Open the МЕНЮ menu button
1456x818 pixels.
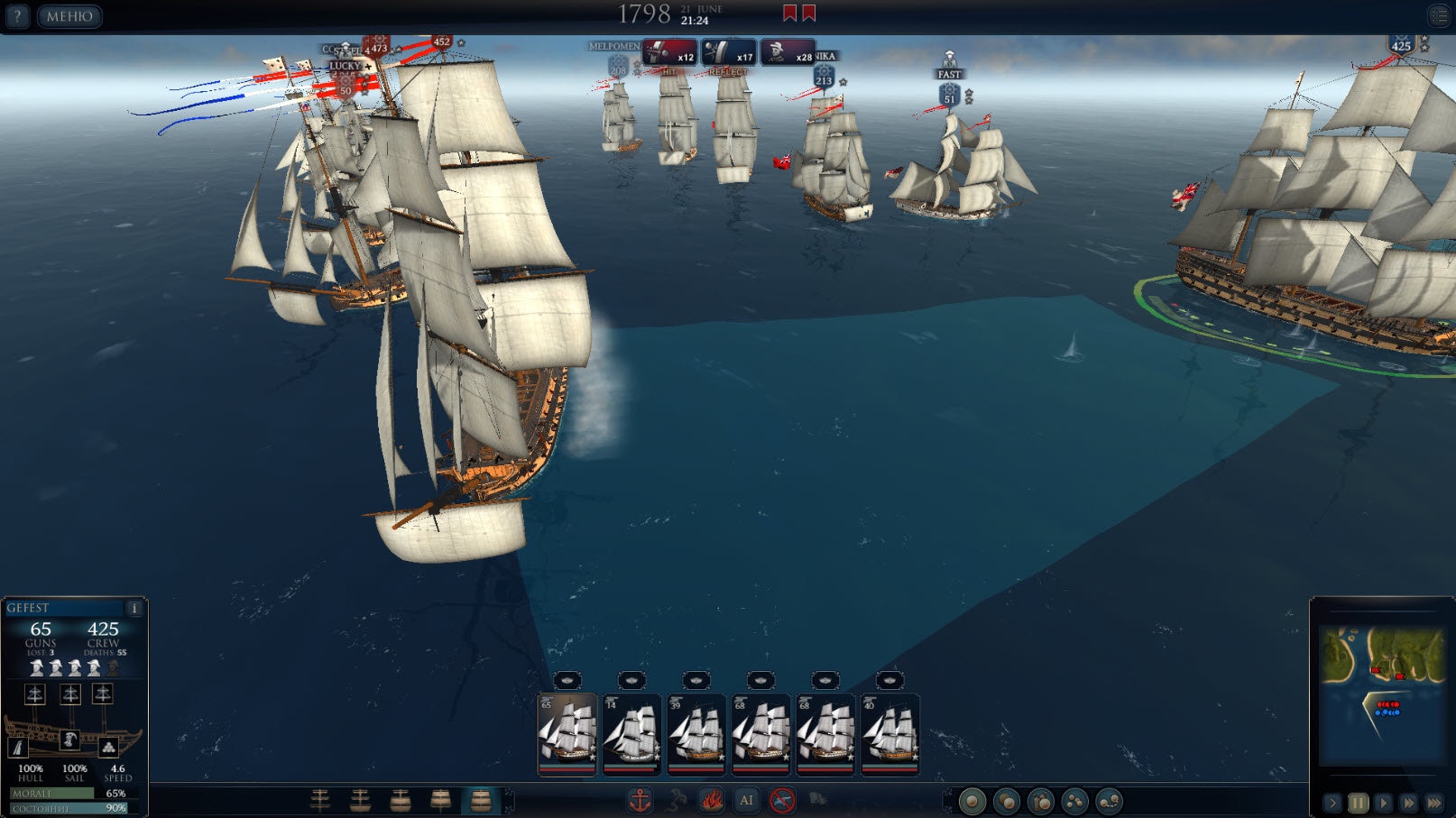69,16
